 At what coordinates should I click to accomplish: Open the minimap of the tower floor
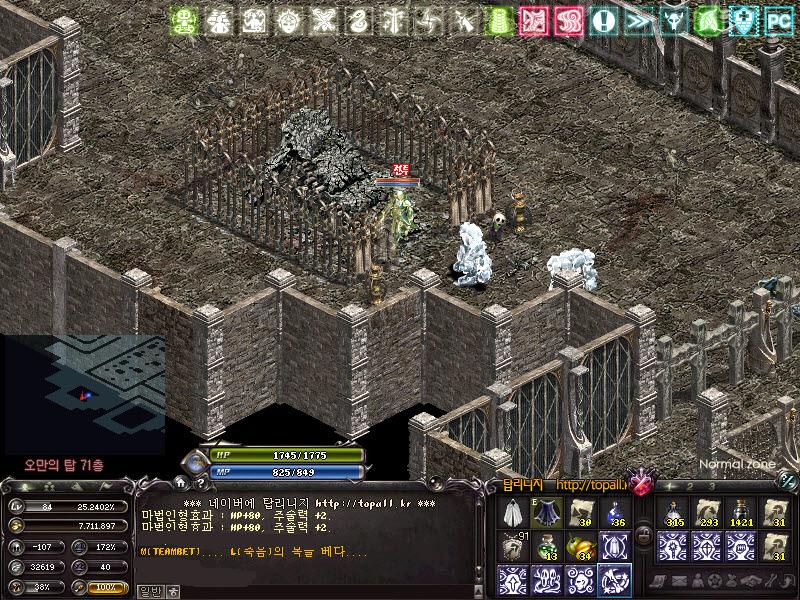click(84, 388)
